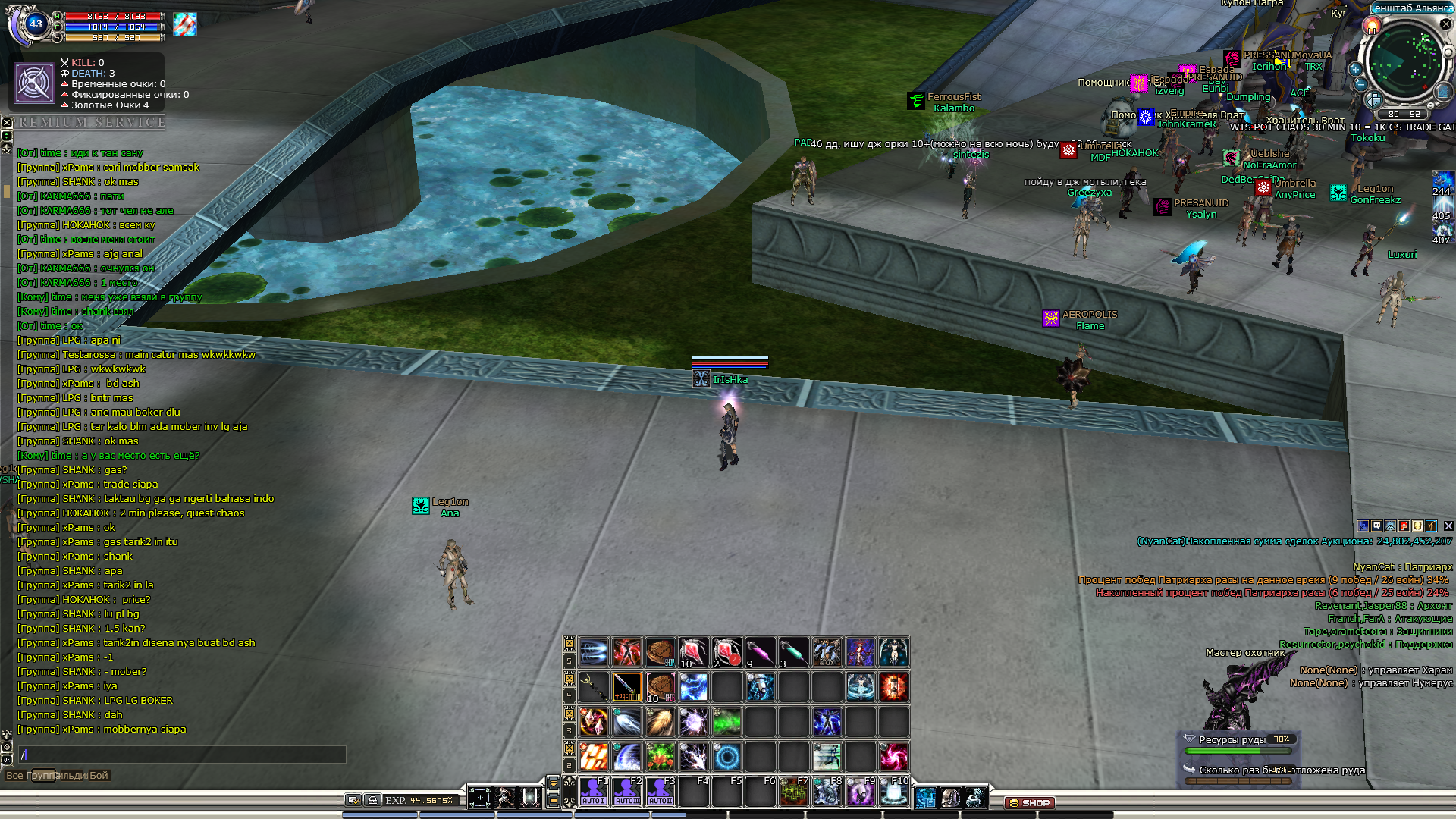The image size is (1456, 819).
Task: Switch to the Все chat tab
Action: tap(14, 775)
